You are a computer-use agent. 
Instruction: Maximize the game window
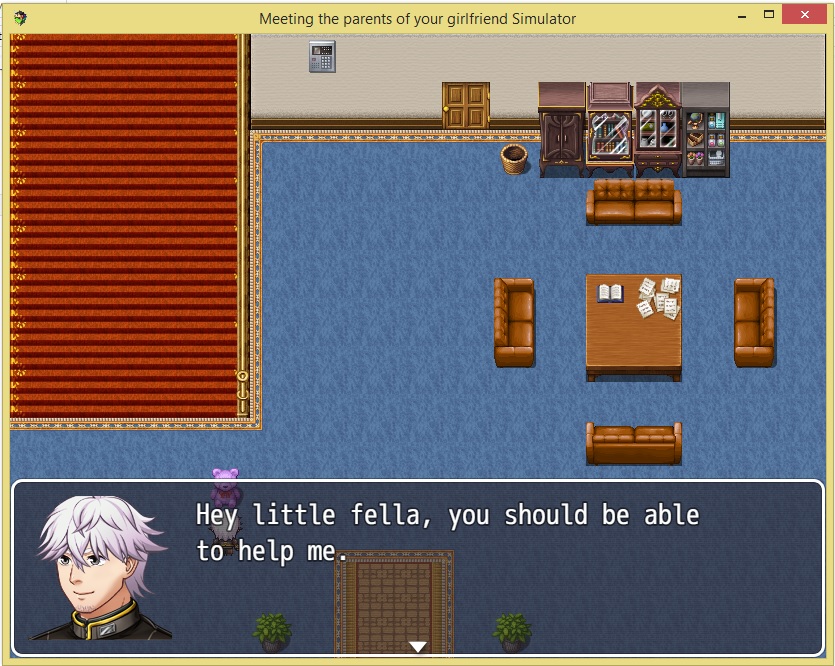[x=769, y=16]
